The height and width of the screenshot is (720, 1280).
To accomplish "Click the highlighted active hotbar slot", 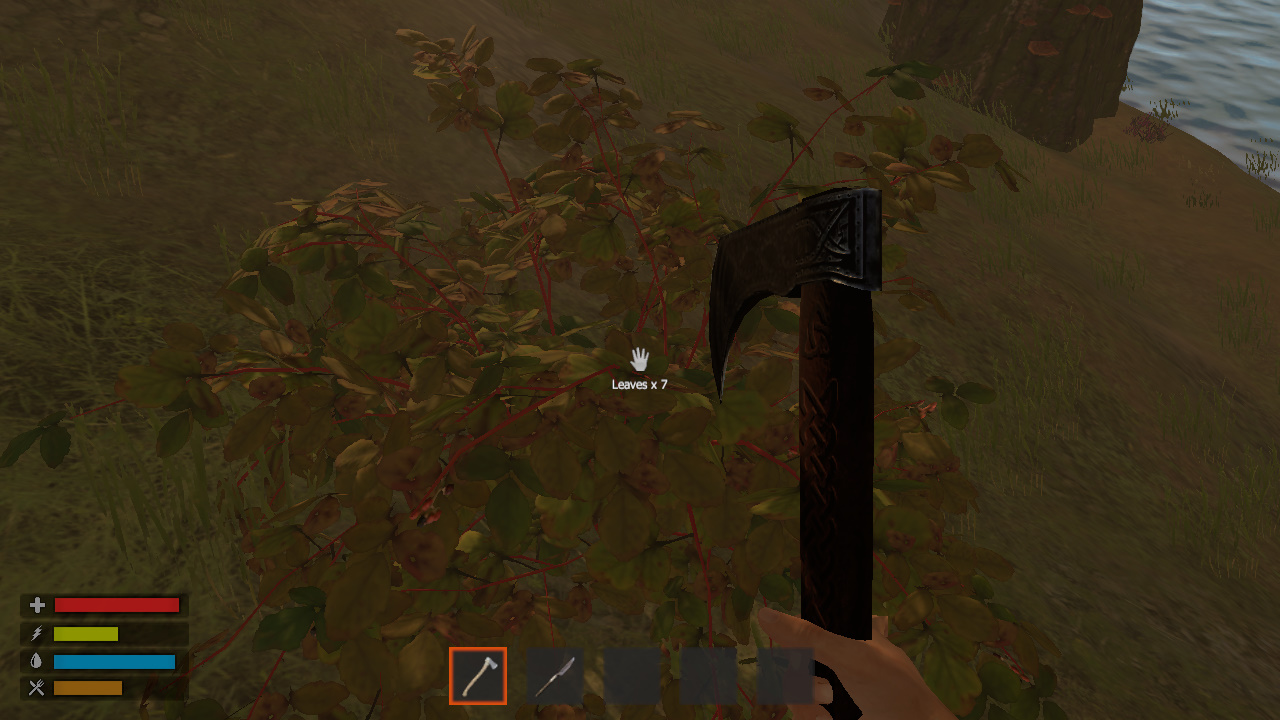I will (x=478, y=675).
